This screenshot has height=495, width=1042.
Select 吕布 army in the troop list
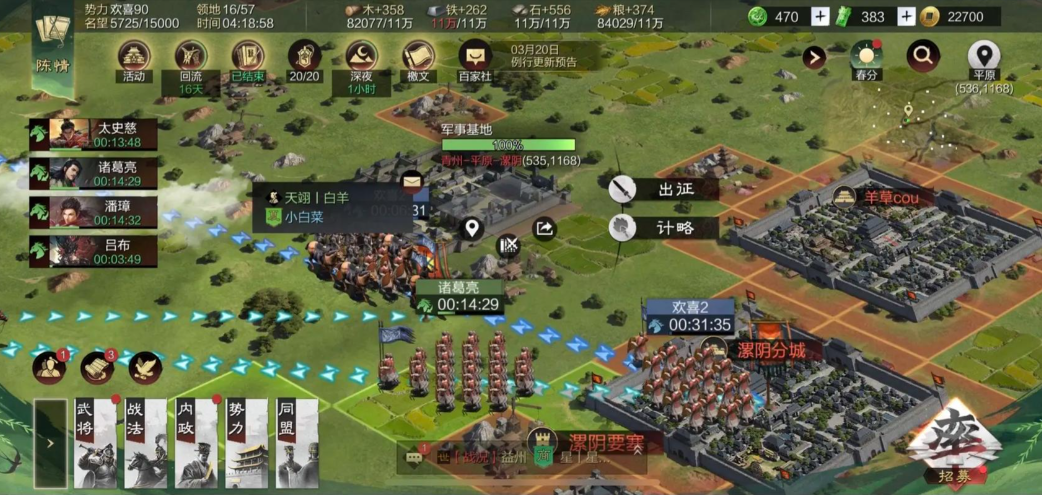pyautogui.click(x=94, y=251)
